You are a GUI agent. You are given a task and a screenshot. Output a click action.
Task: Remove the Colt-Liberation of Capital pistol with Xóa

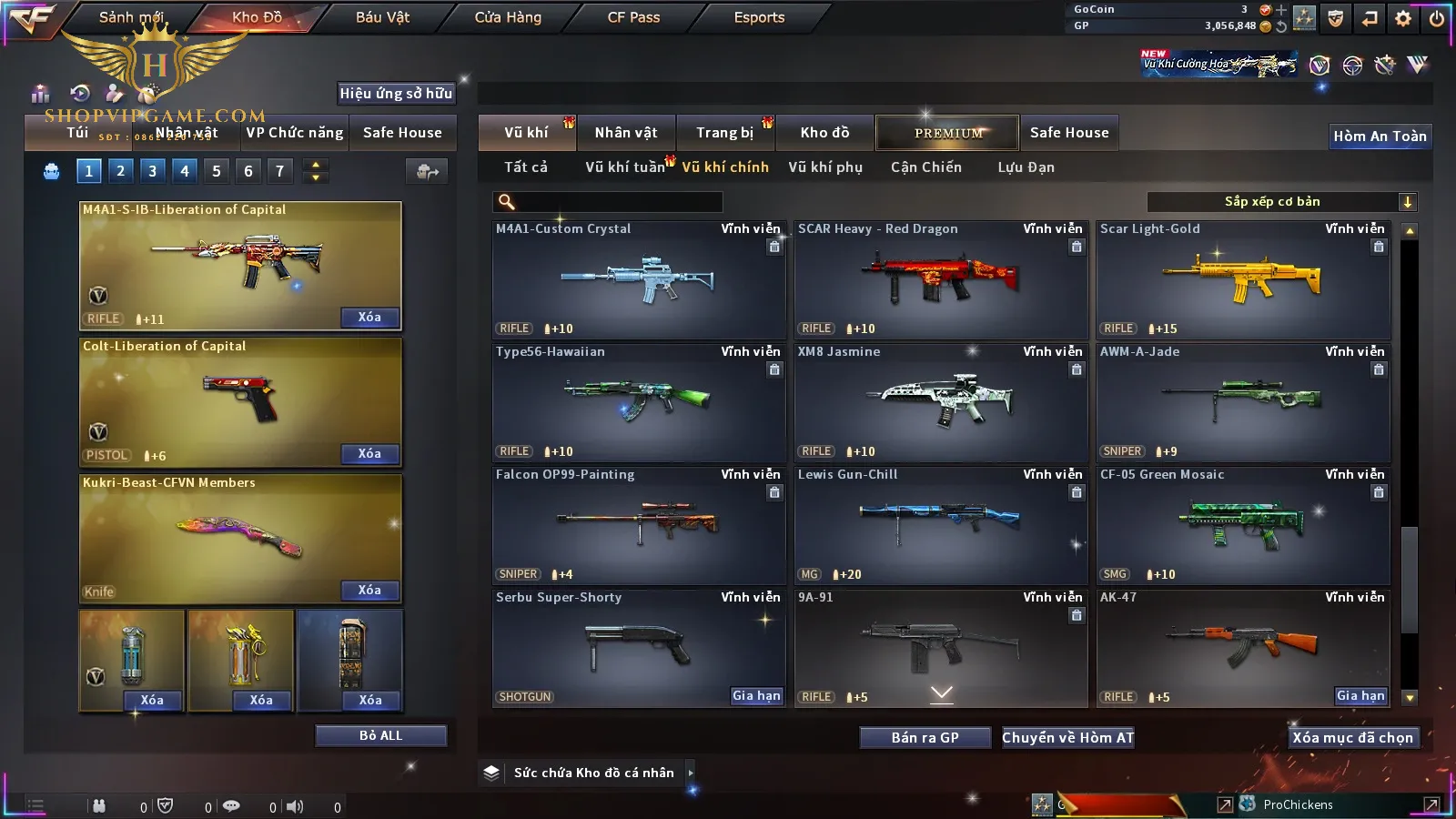pyautogui.click(x=369, y=454)
